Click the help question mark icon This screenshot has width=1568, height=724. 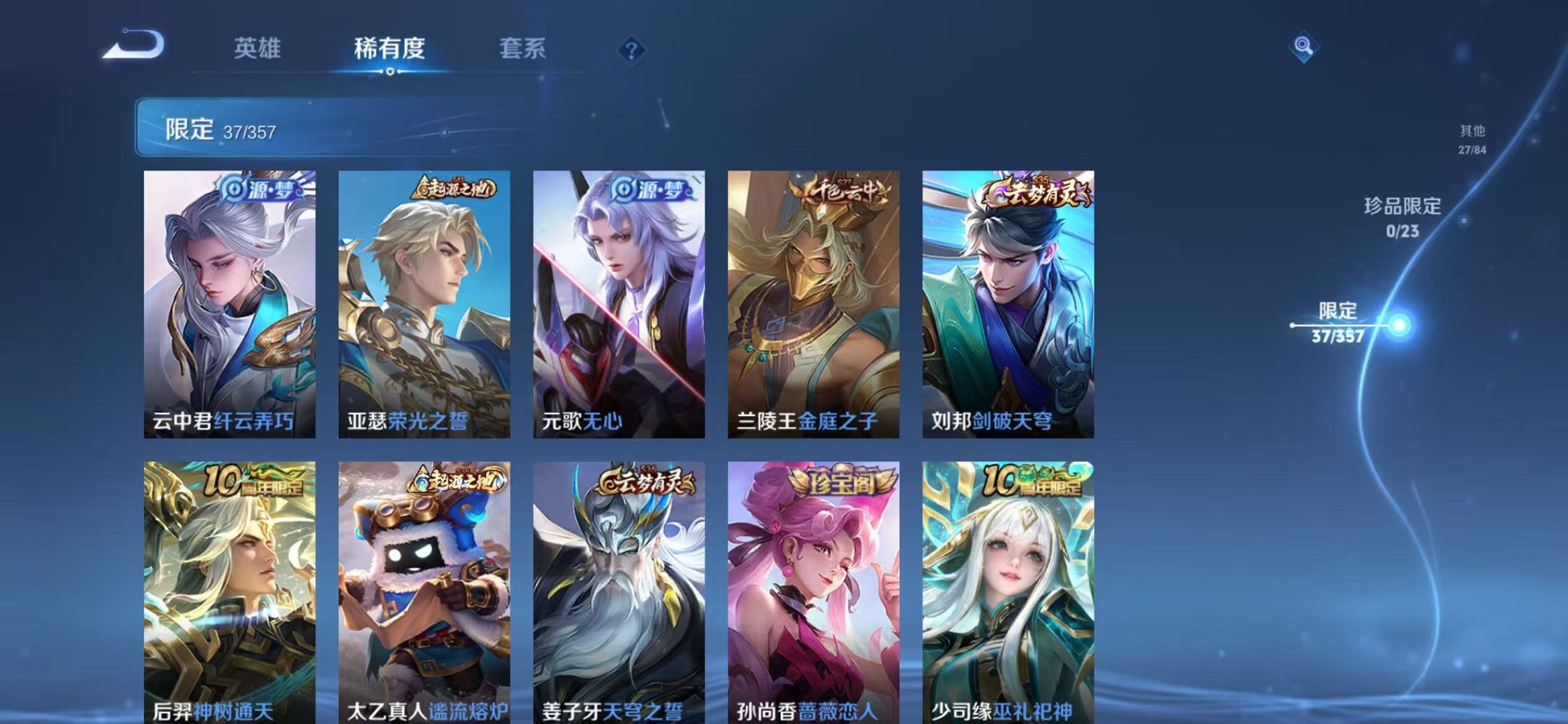[x=633, y=50]
